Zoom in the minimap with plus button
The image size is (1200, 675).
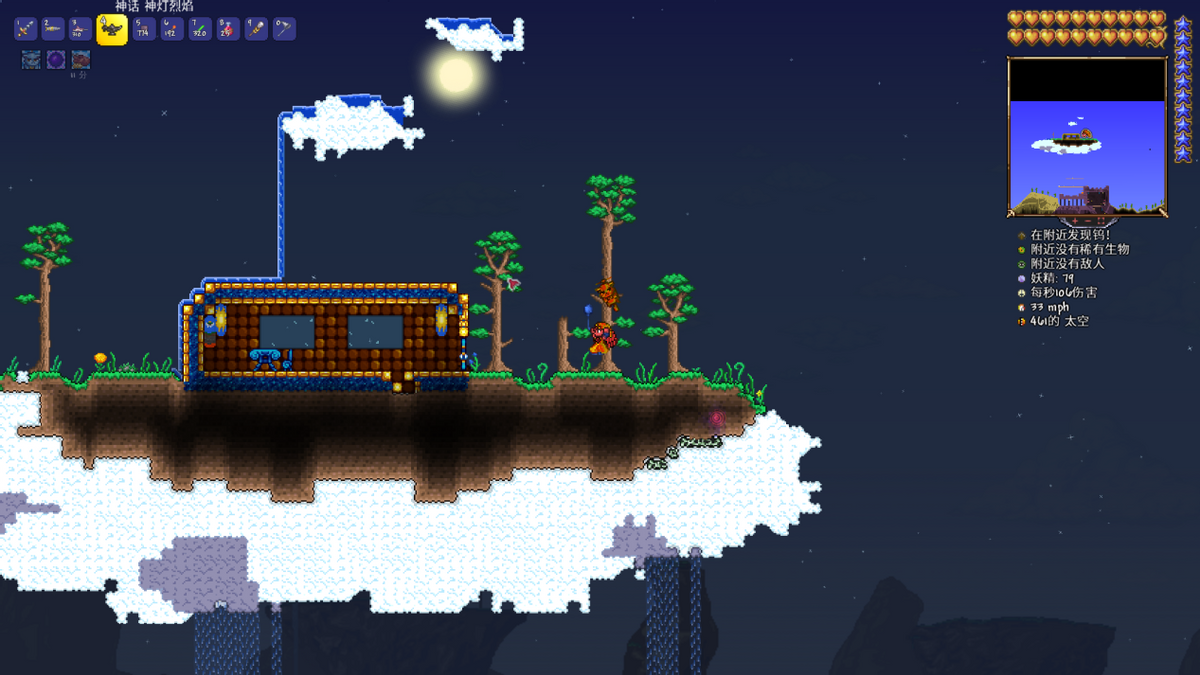point(1073,220)
